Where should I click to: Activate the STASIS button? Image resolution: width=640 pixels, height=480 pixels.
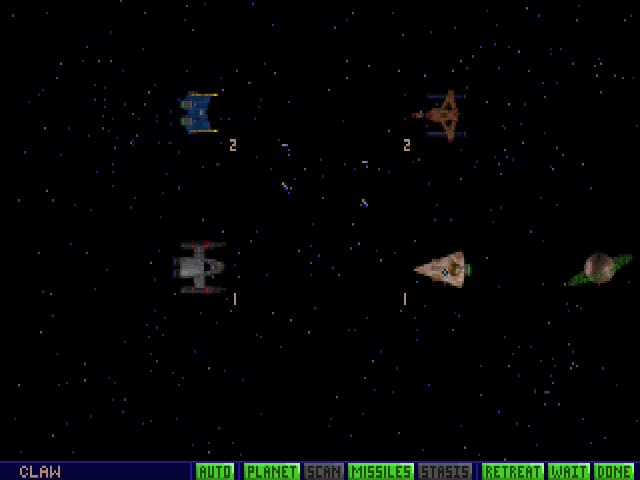click(x=445, y=471)
